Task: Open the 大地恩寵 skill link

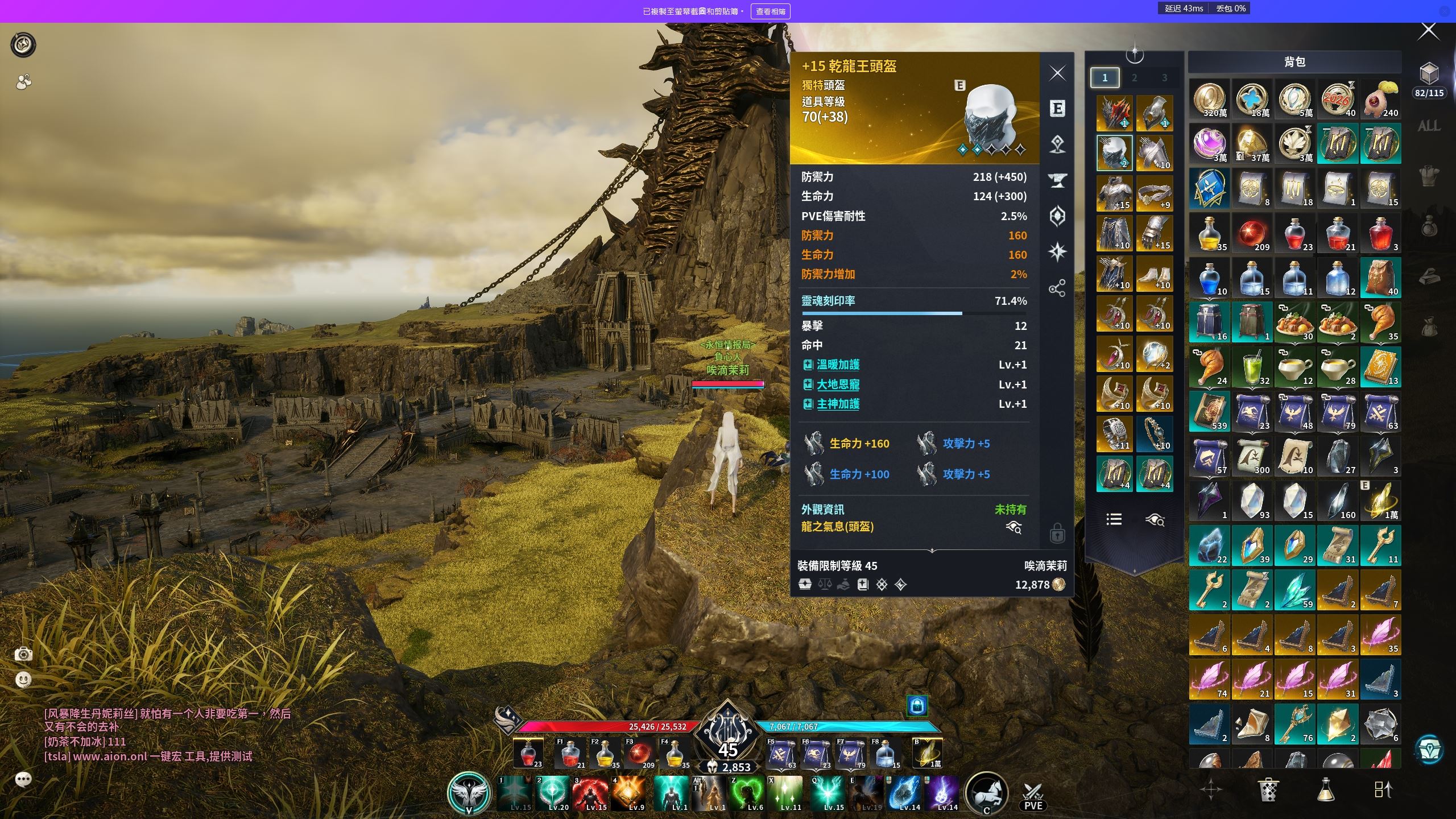Action: pyautogui.click(x=838, y=384)
